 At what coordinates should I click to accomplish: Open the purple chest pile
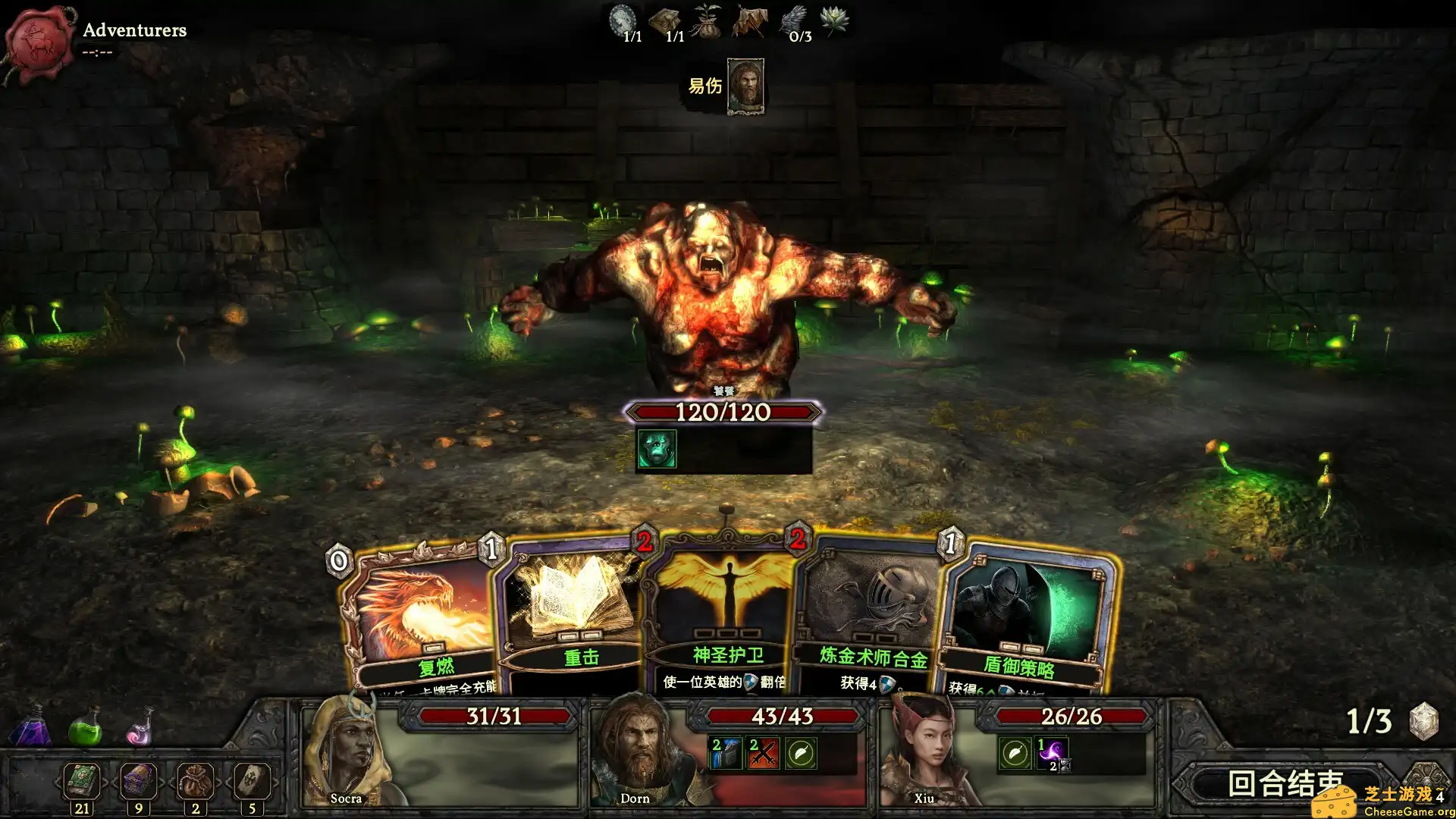point(138,780)
